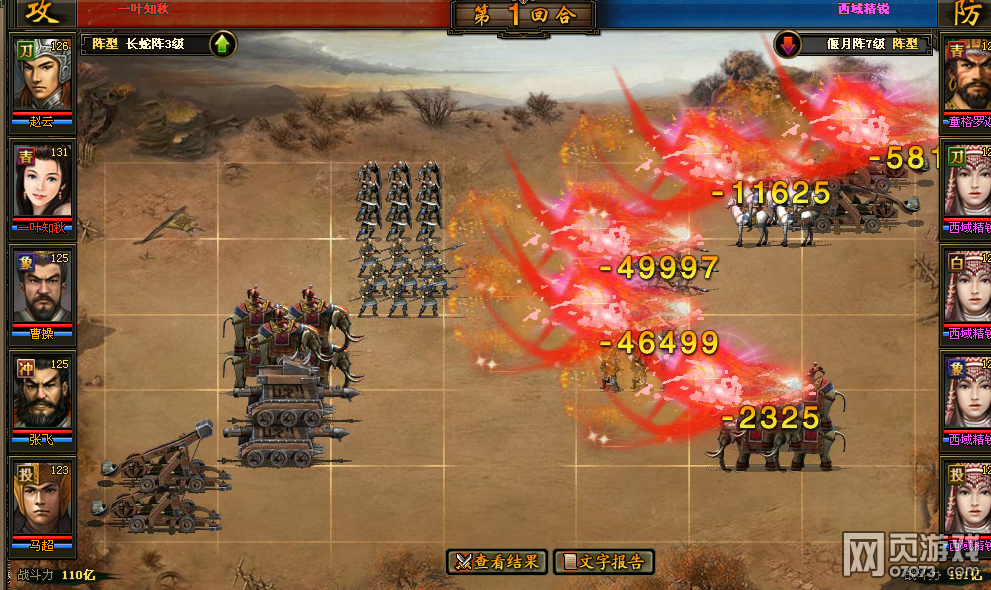Select the 一叶知秋 female hero portrait

42,182
